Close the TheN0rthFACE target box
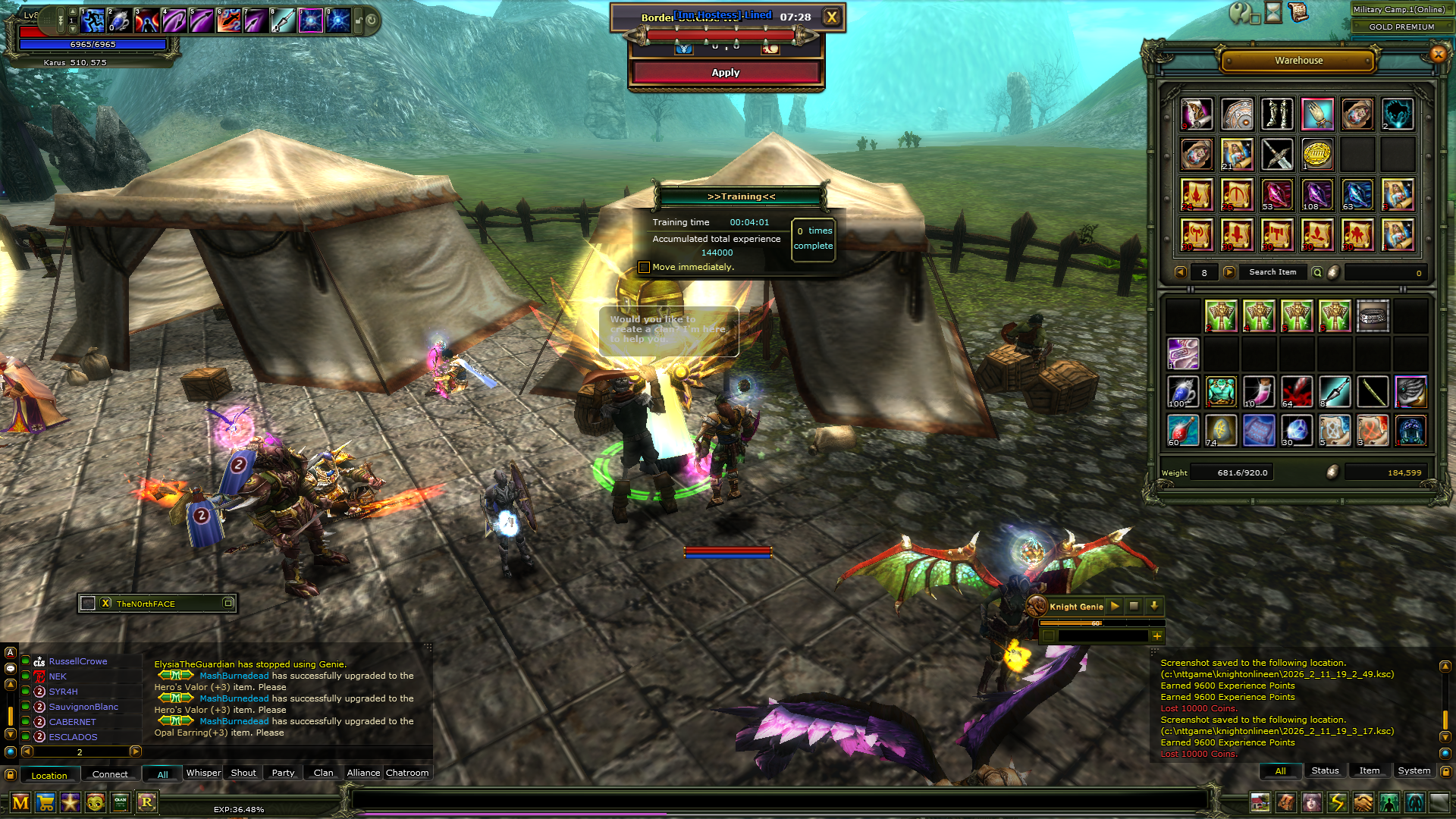1456x819 pixels. click(x=105, y=604)
